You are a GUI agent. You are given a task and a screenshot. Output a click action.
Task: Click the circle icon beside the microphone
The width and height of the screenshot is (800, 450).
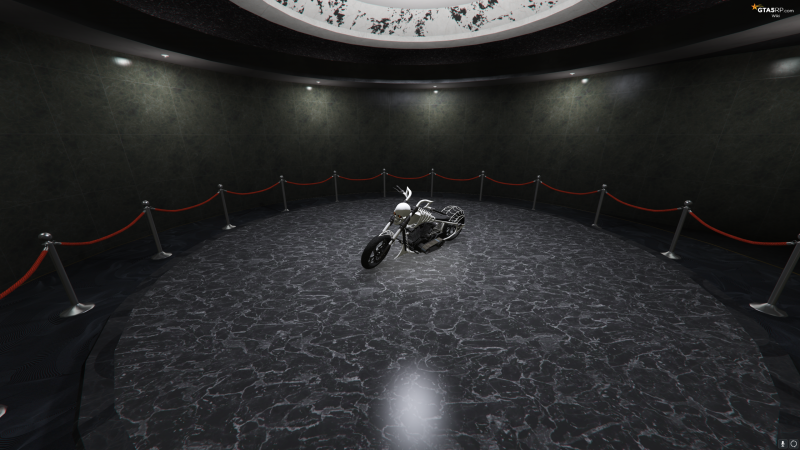[x=791, y=441]
